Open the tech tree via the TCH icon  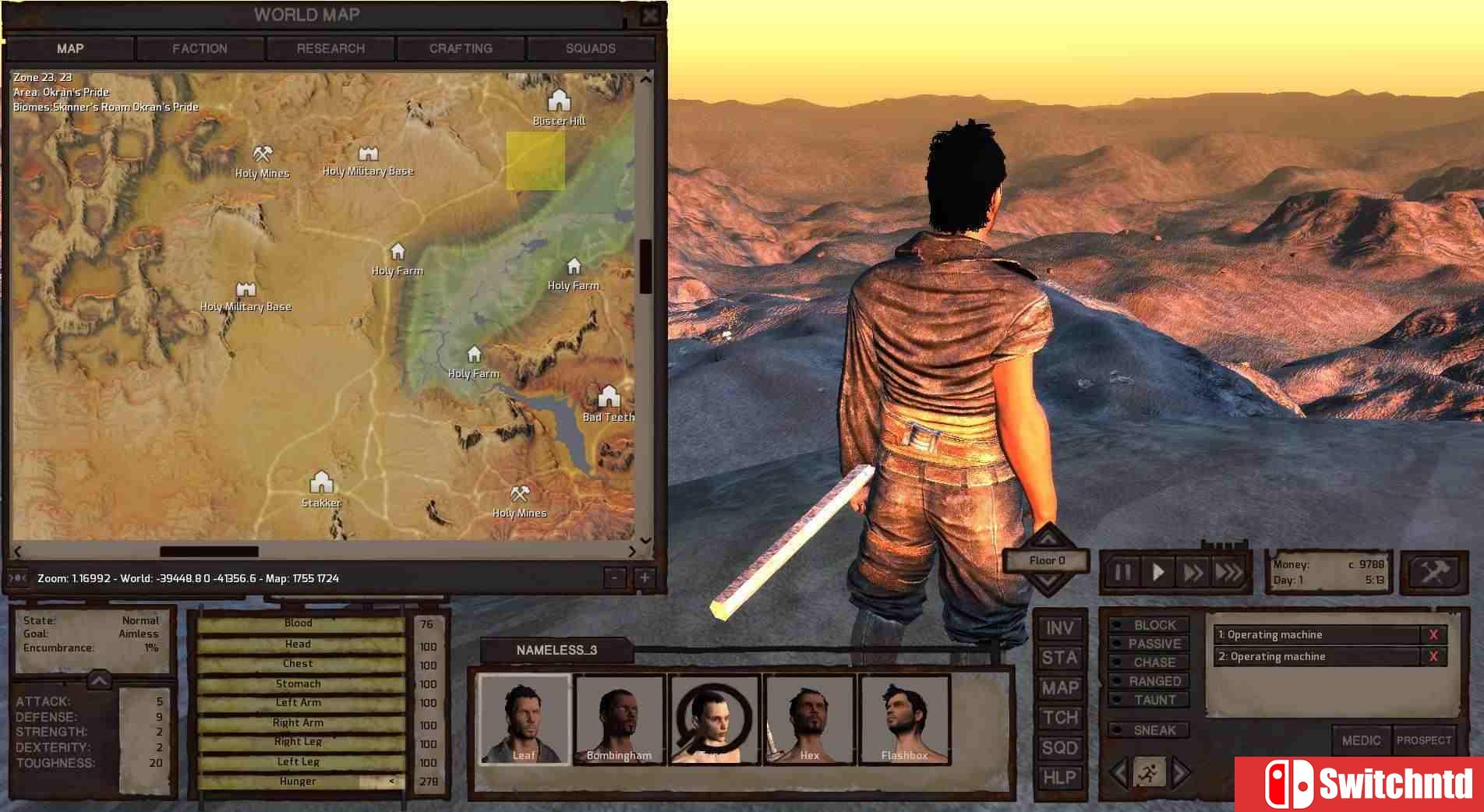point(1059,718)
